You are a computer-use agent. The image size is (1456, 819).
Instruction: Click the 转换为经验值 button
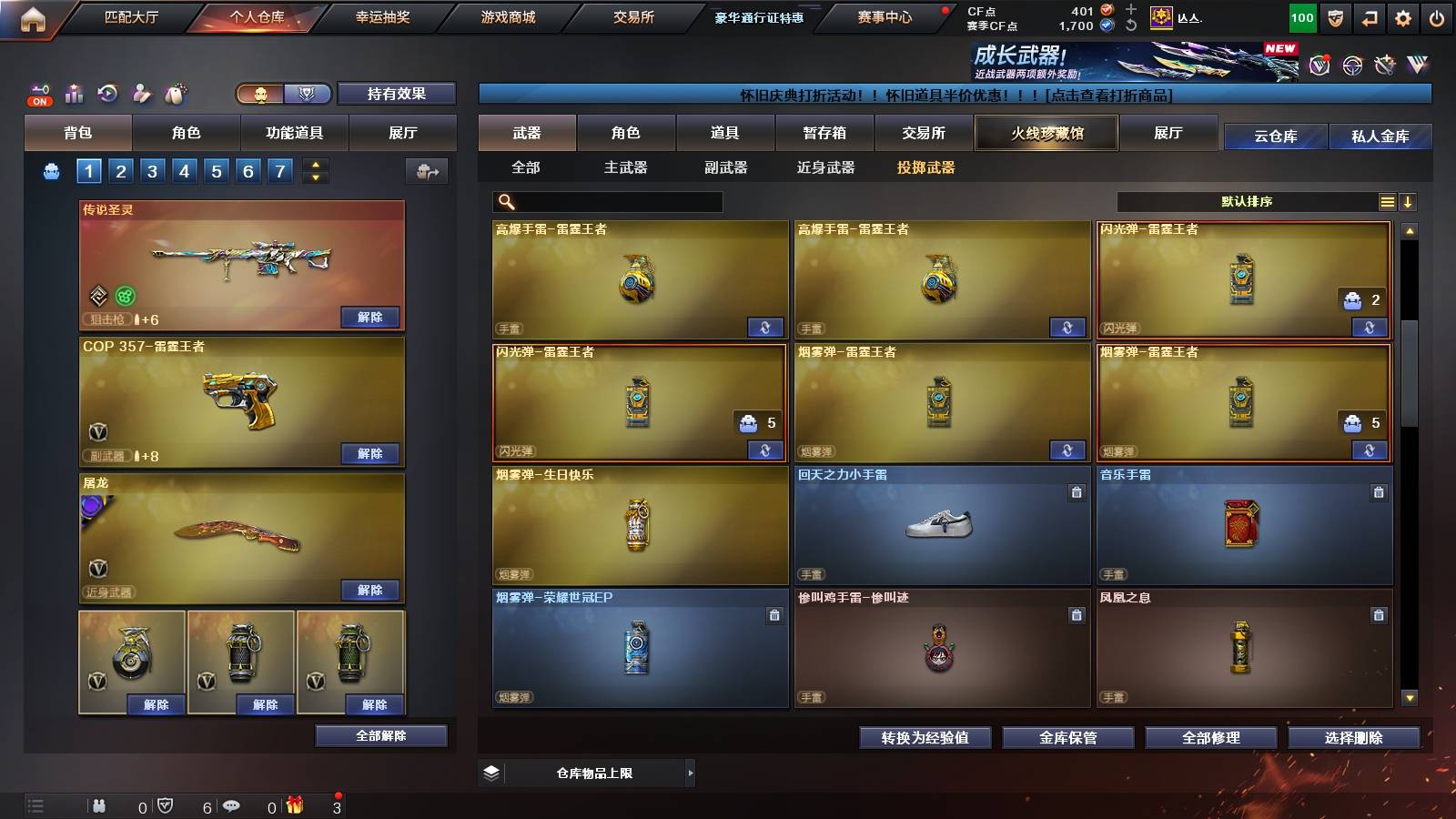[x=925, y=738]
